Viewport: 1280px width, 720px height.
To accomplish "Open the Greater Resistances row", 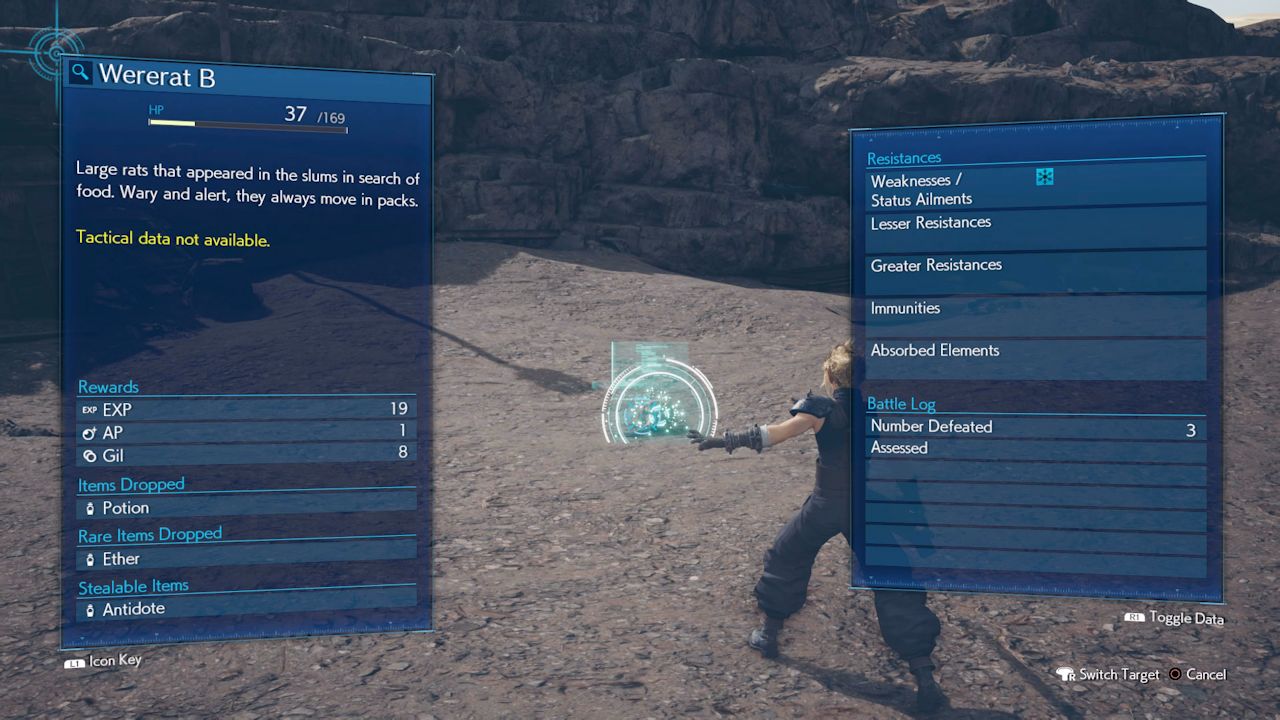I will click(x=1036, y=267).
